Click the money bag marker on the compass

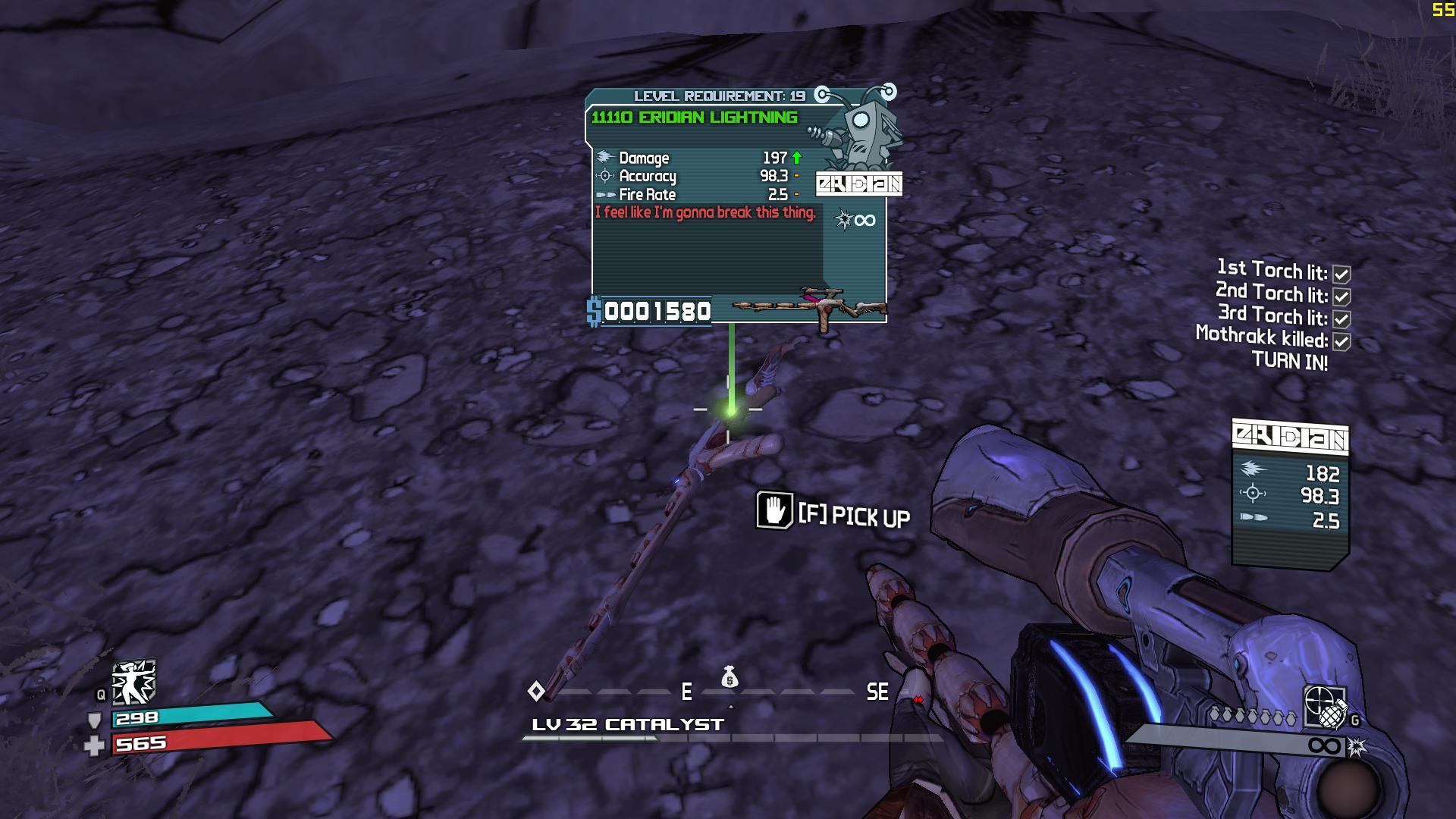(x=730, y=676)
